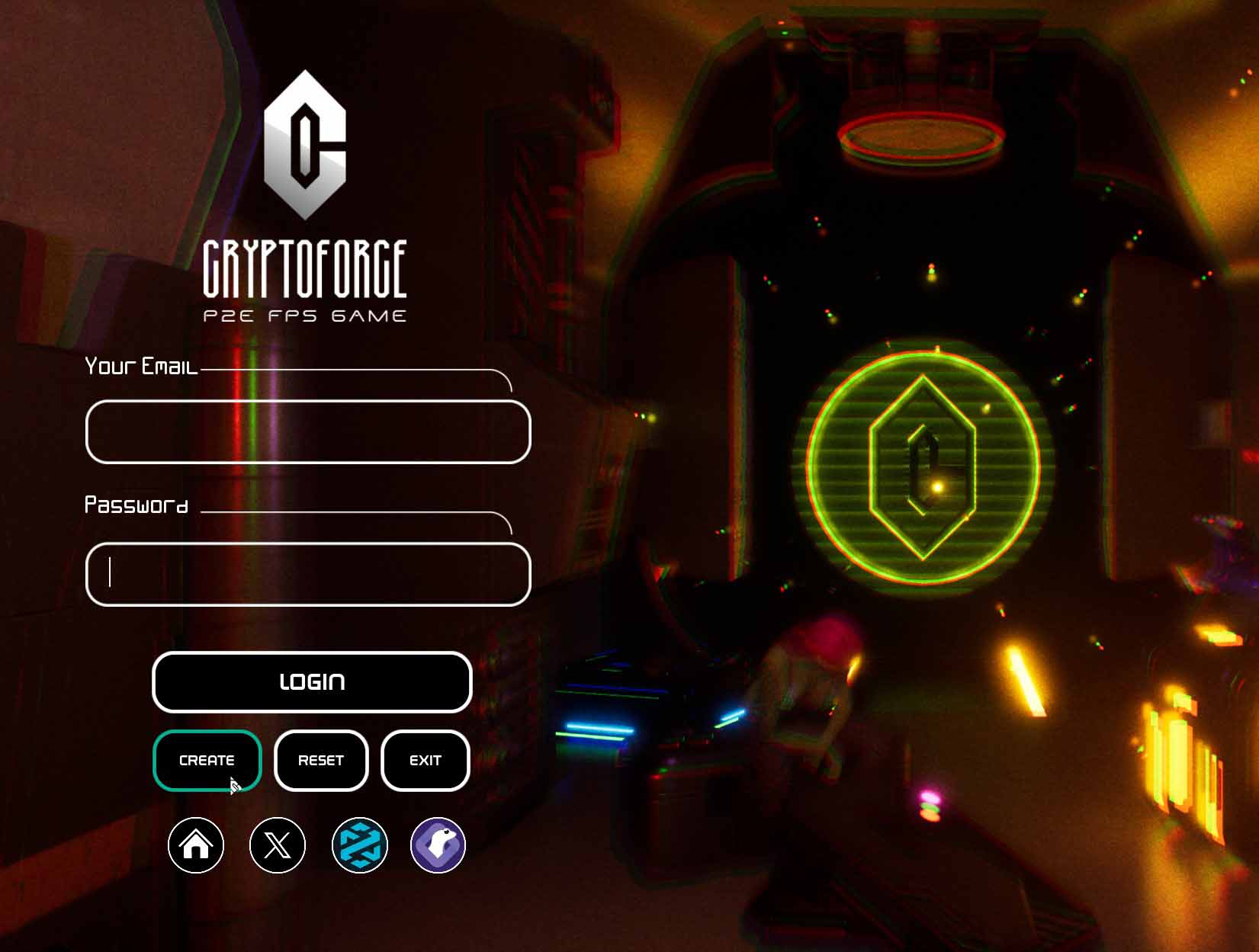Screen dimensions: 1259x952
Task: Choose EXIT to quit the game
Action: click(x=425, y=761)
